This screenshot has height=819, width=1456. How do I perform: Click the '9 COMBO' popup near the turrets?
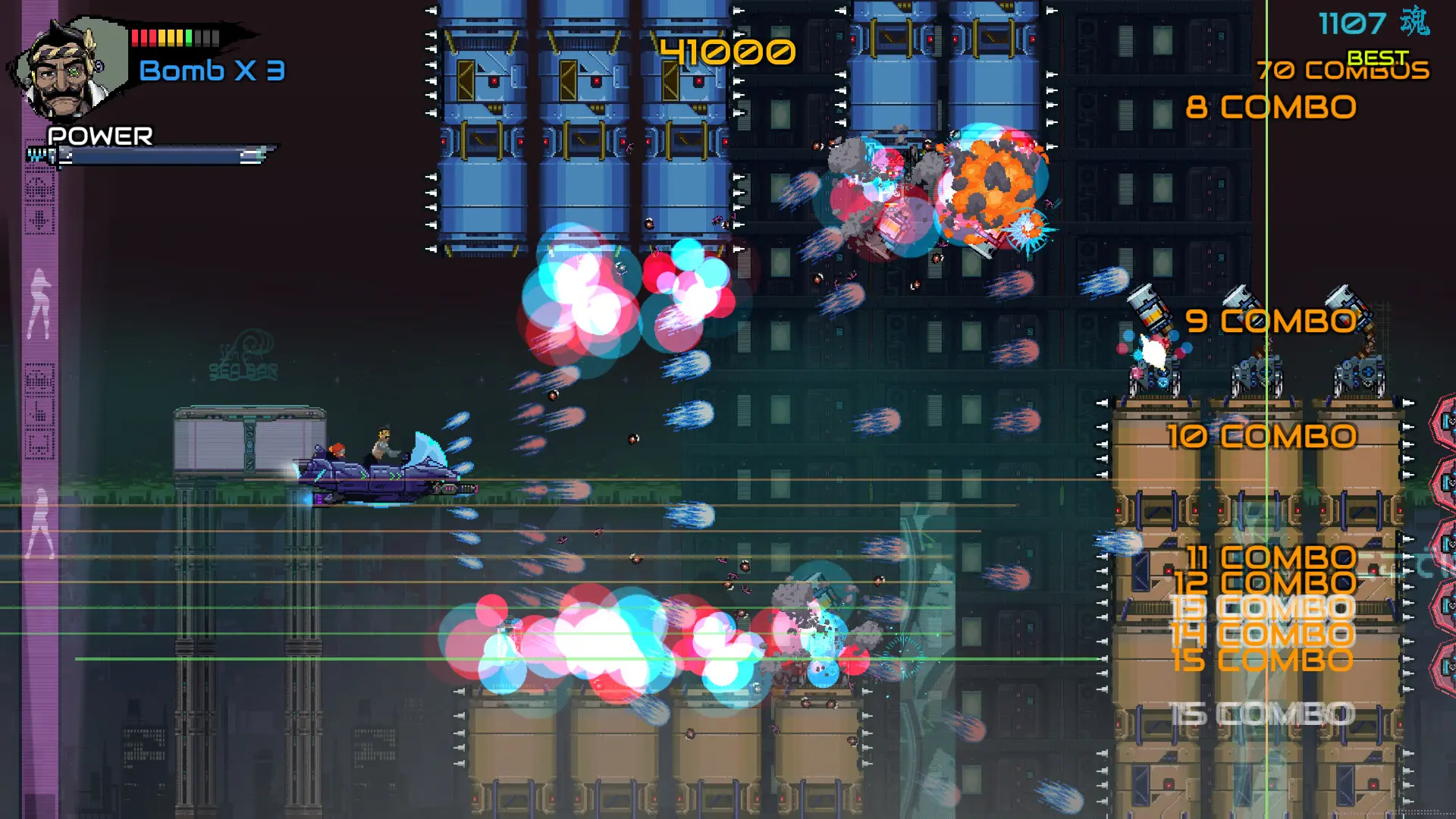click(x=1272, y=321)
